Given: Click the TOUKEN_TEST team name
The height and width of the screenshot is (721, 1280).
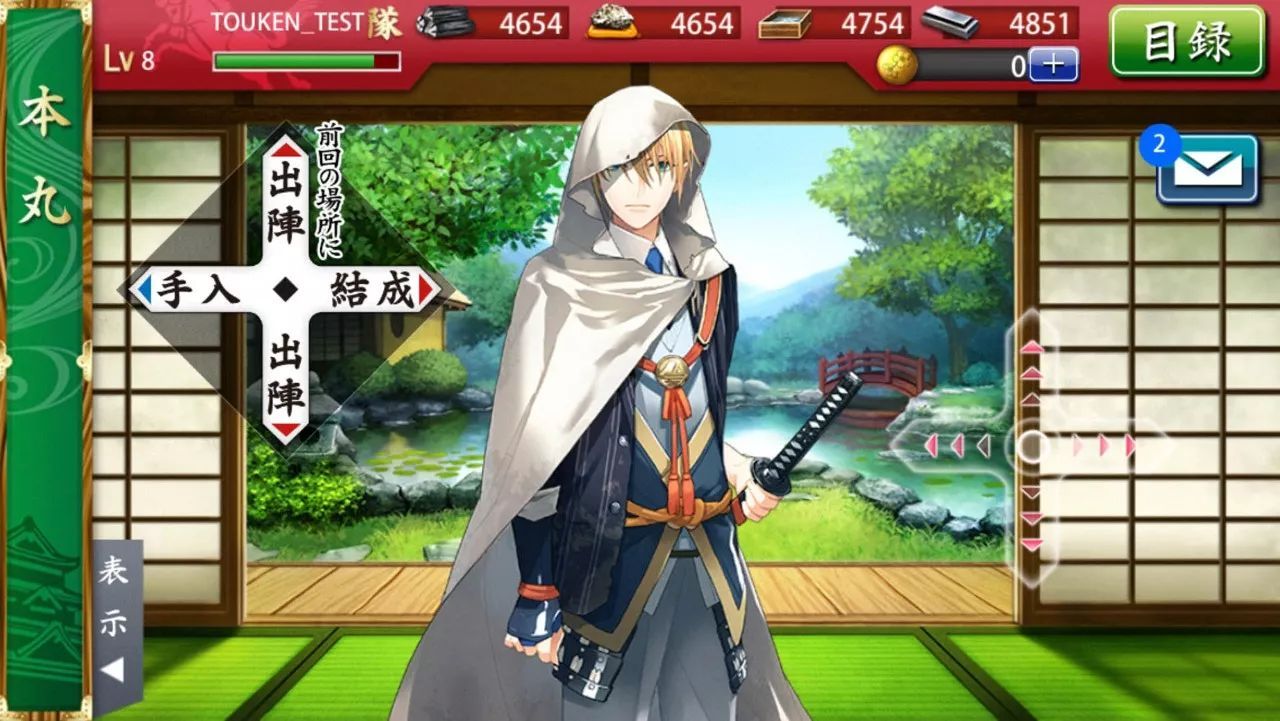Looking at the screenshot, I should click(x=287, y=22).
